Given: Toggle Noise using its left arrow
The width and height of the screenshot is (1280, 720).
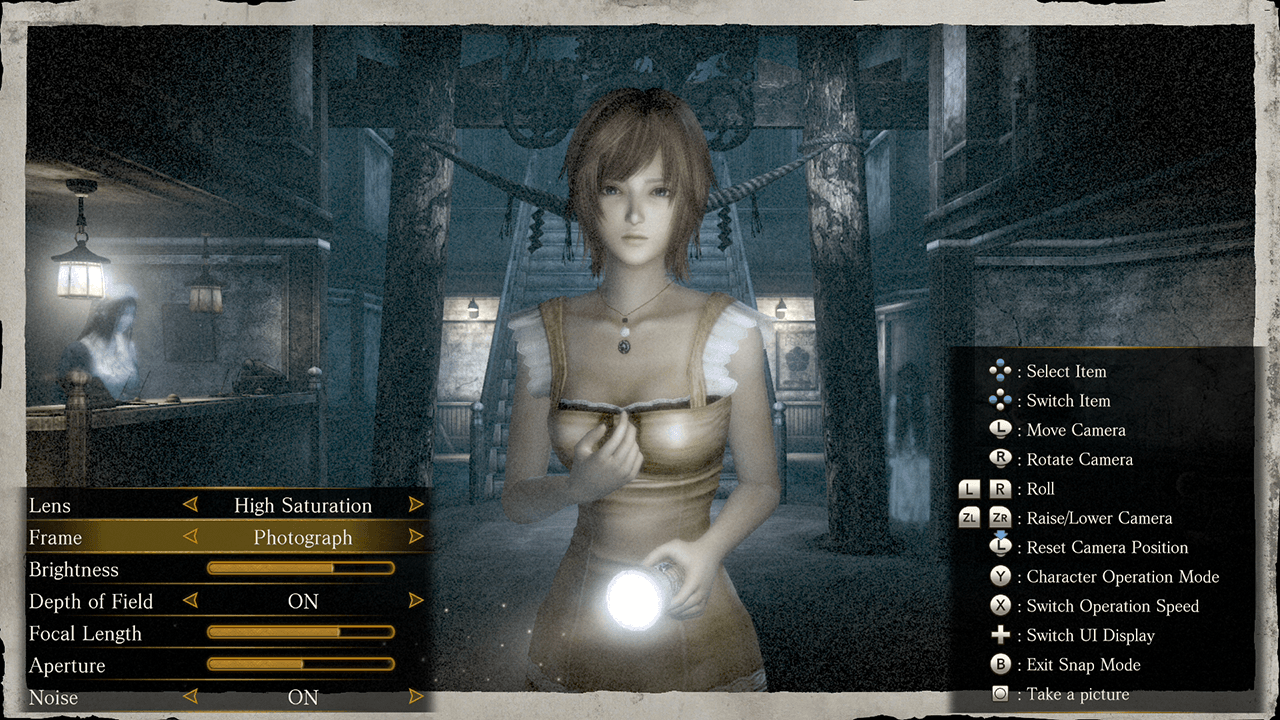Looking at the screenshot, I should pos(190,697).
